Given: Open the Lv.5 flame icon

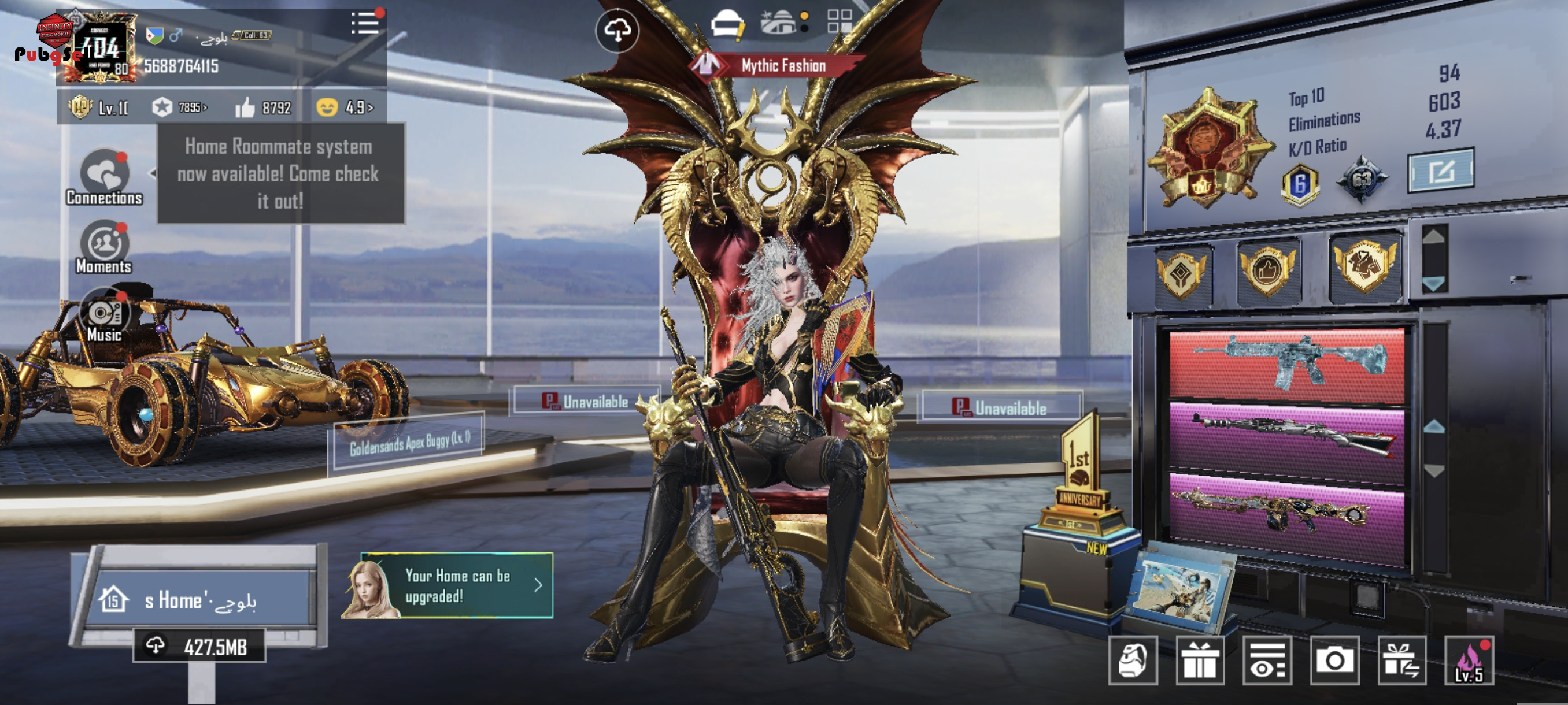Looking at the screenshot, I should [x=1469, y=661].
